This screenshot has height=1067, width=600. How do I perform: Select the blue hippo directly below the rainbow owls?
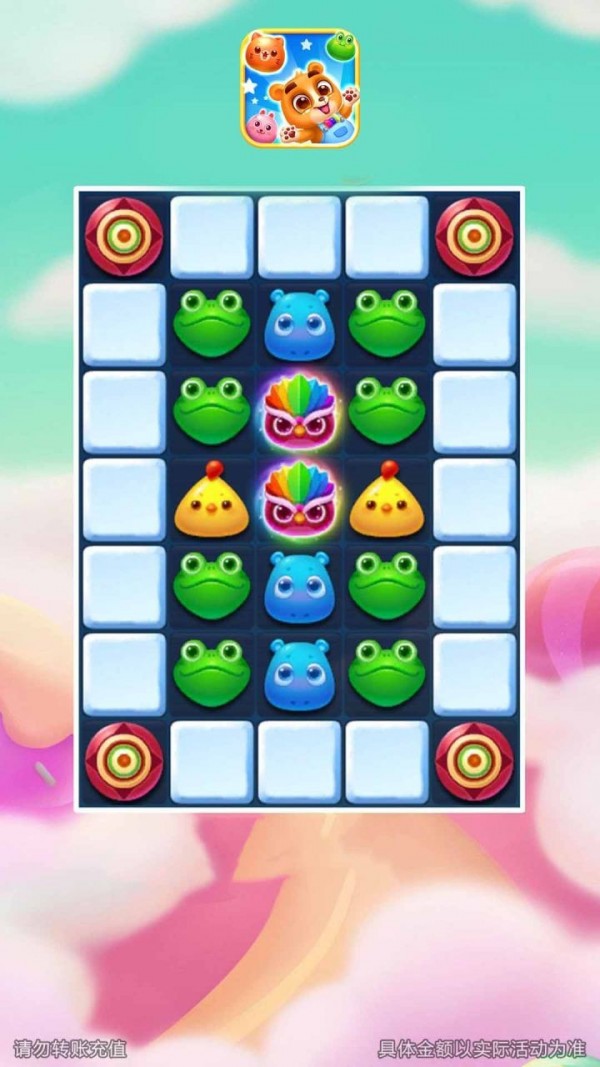(x=299, y=587)
